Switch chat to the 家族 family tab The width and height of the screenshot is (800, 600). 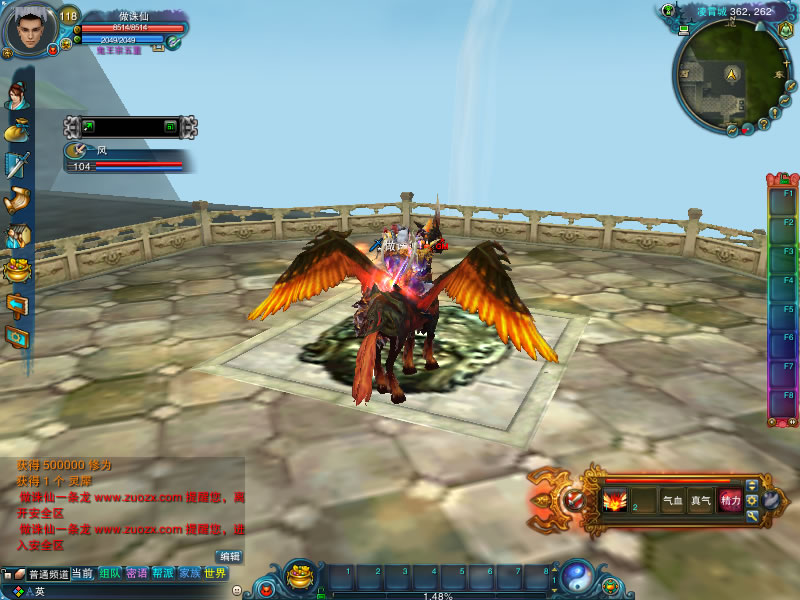[x=190, y=574]
